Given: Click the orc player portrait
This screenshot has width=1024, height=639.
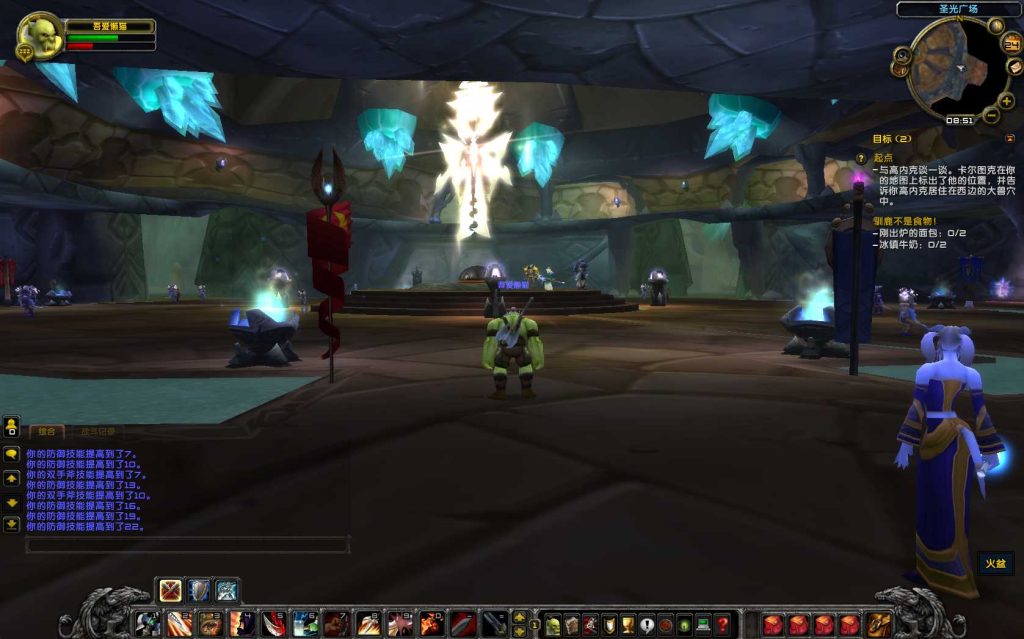Looking at the screenshot, I should point(40,36).
